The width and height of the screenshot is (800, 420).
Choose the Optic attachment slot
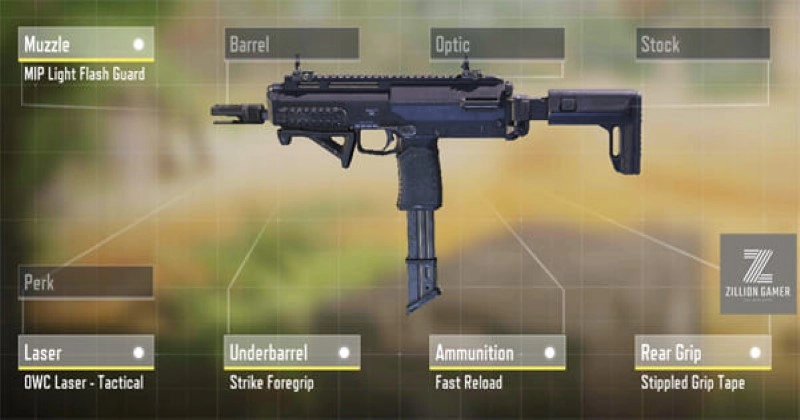pyautogui.click(x=497, y=44)
